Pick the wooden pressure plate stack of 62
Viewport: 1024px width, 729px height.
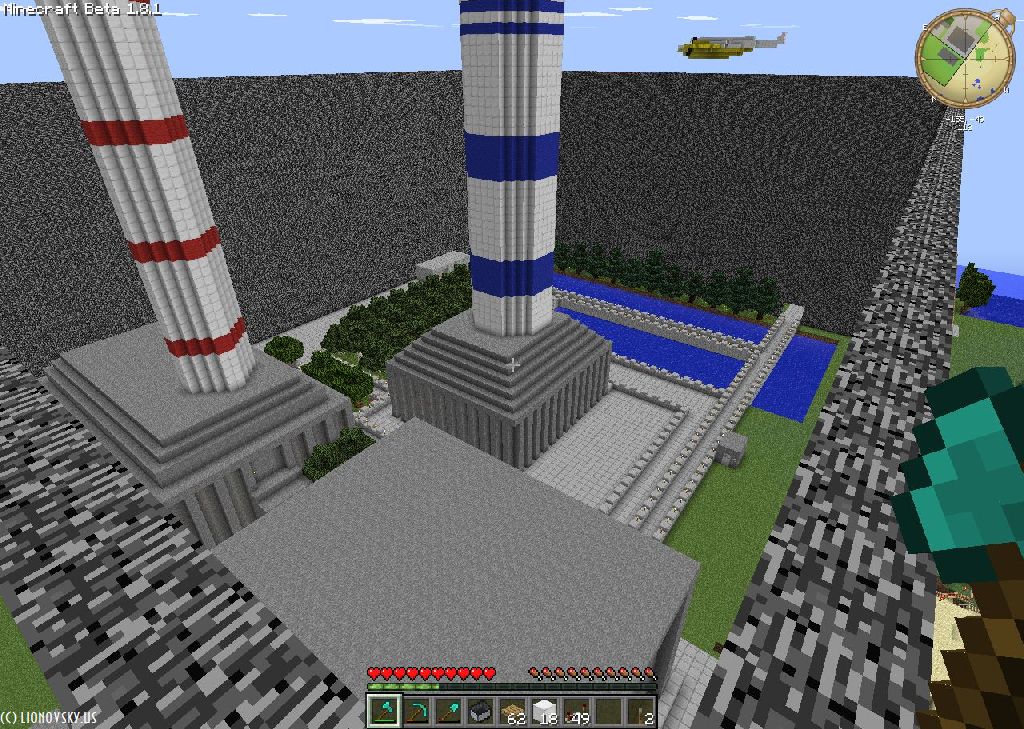(512, 711)
